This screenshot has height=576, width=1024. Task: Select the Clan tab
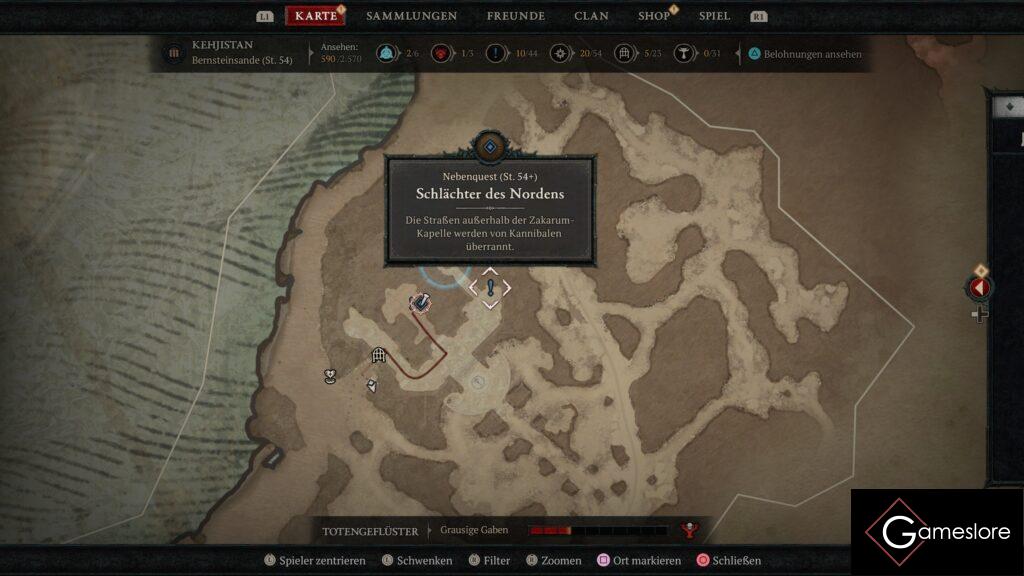click(591, 16)
